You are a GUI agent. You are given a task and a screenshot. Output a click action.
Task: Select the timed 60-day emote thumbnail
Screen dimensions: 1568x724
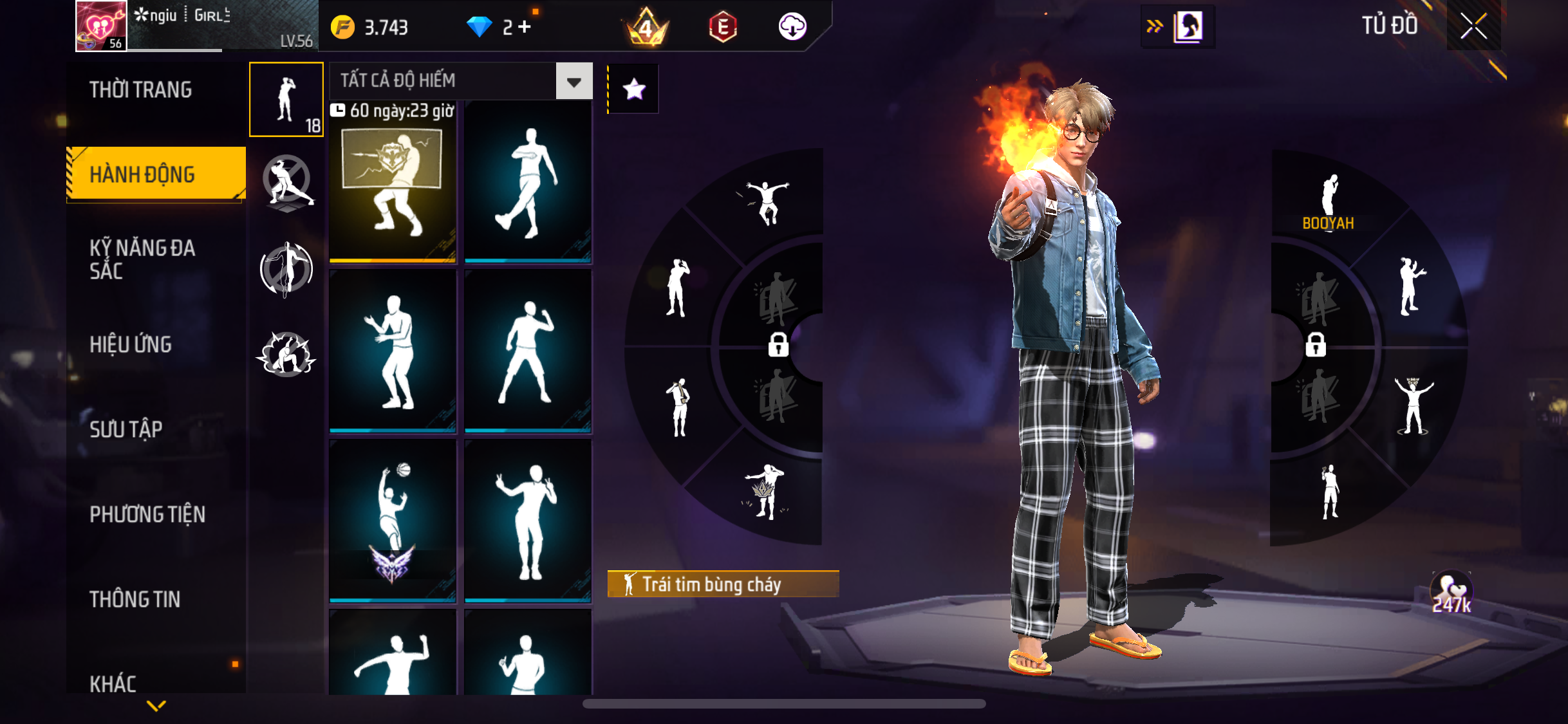point(393,183)
